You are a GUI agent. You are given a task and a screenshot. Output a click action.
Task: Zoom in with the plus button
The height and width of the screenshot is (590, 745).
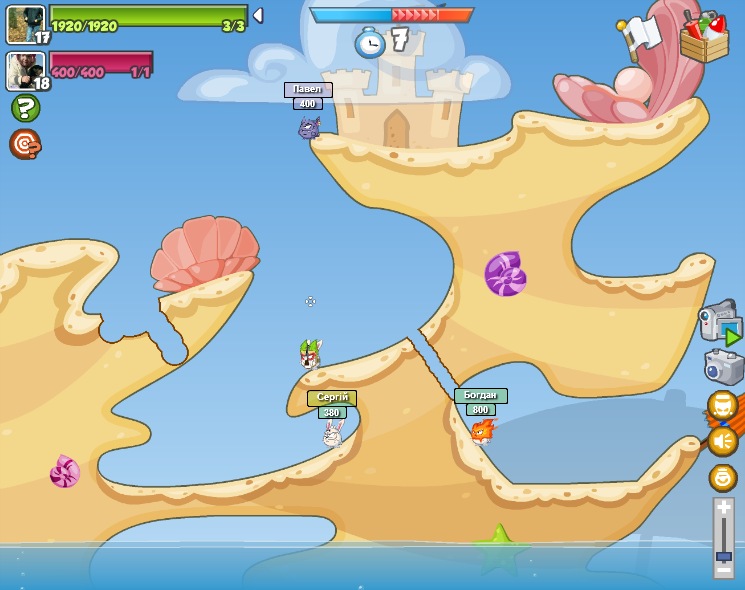[723, 508]
